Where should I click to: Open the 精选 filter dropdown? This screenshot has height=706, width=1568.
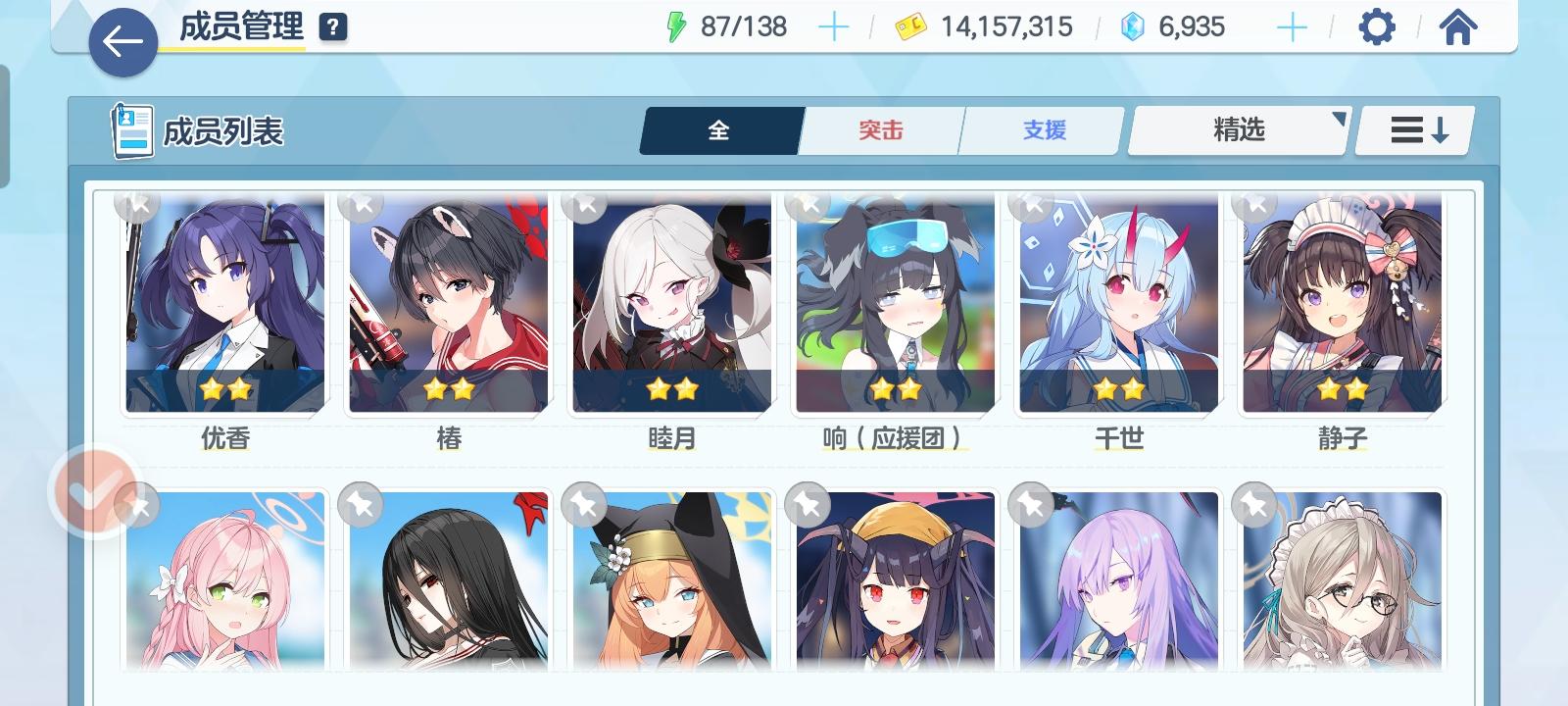coord(1237,128)
